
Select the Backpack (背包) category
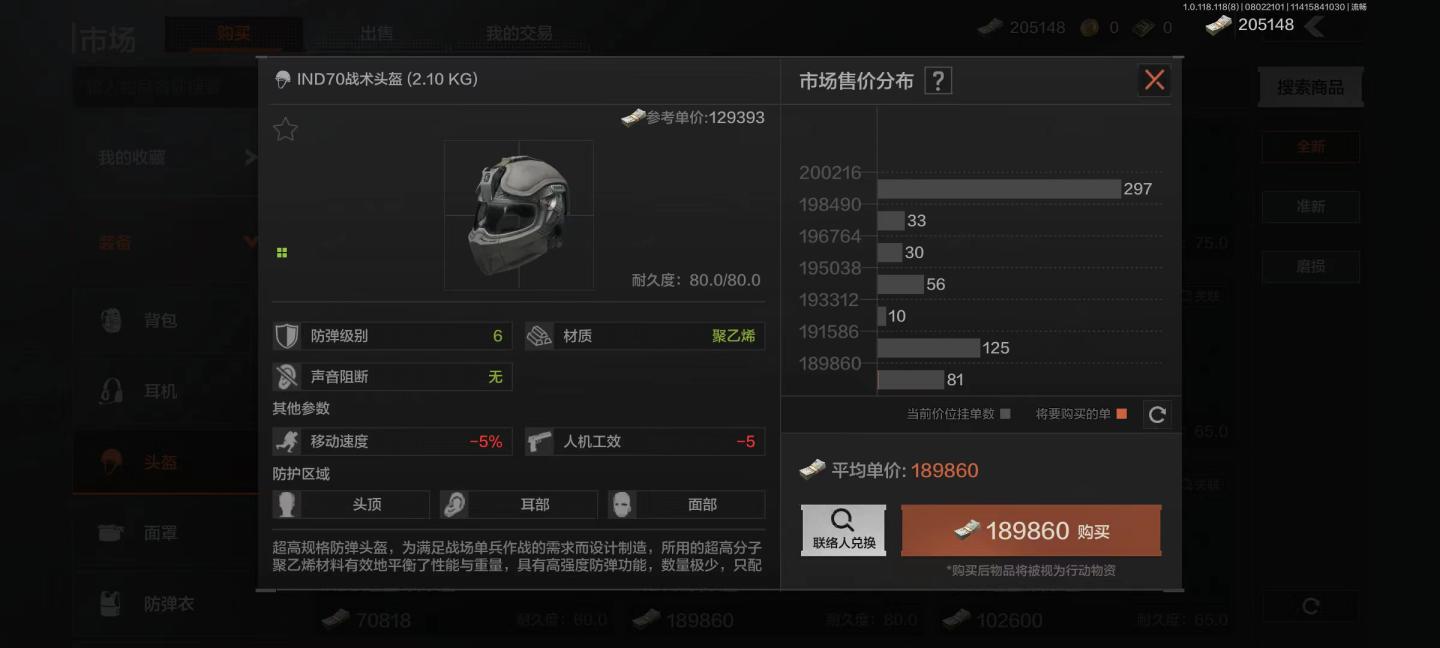[x=160, y=320]
